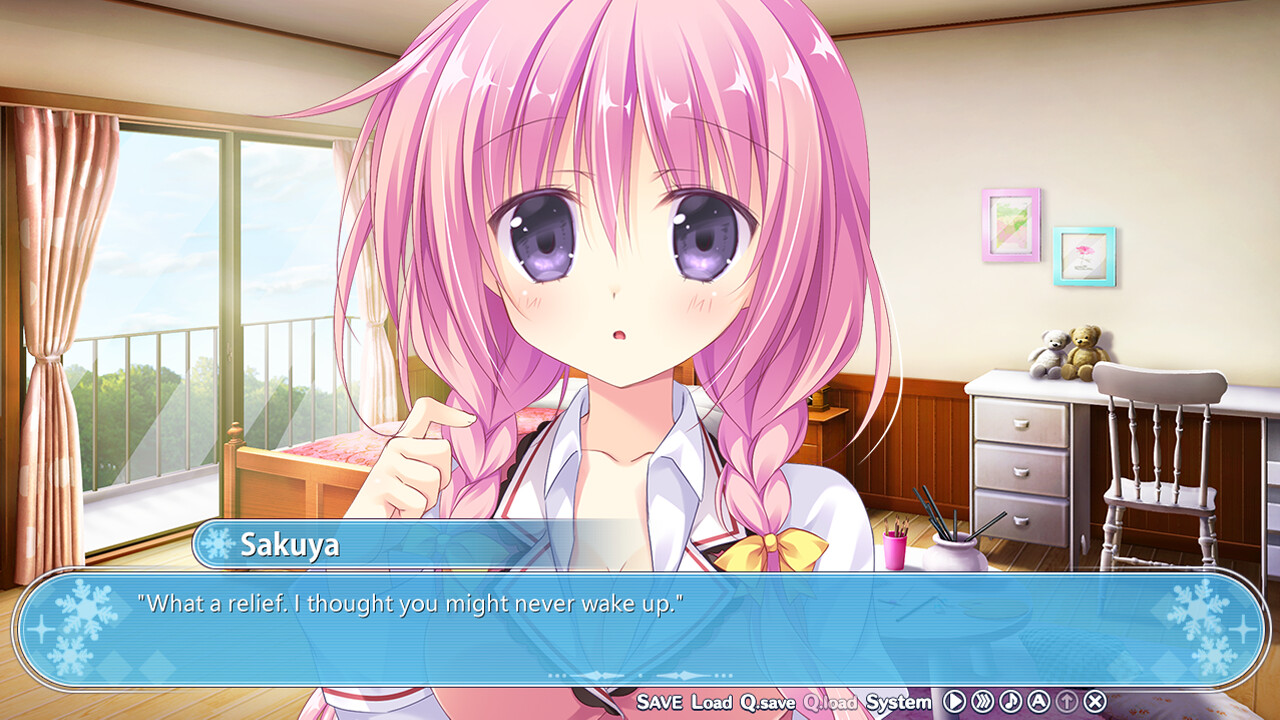Select the music note voice replay icon
Viewport: 1280px width, 720px height.
coord(1010,701)
